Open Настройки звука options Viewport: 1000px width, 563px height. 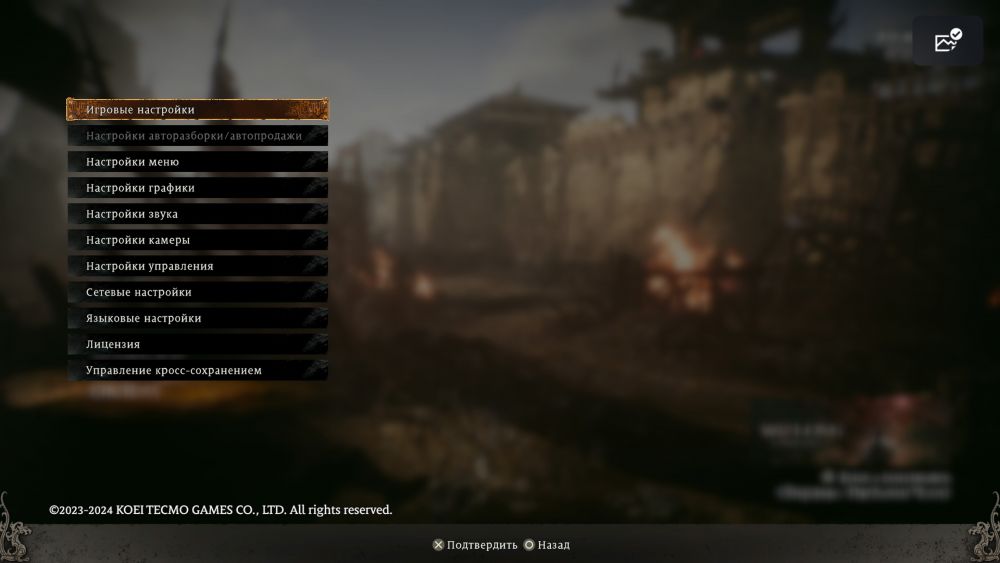197,213
